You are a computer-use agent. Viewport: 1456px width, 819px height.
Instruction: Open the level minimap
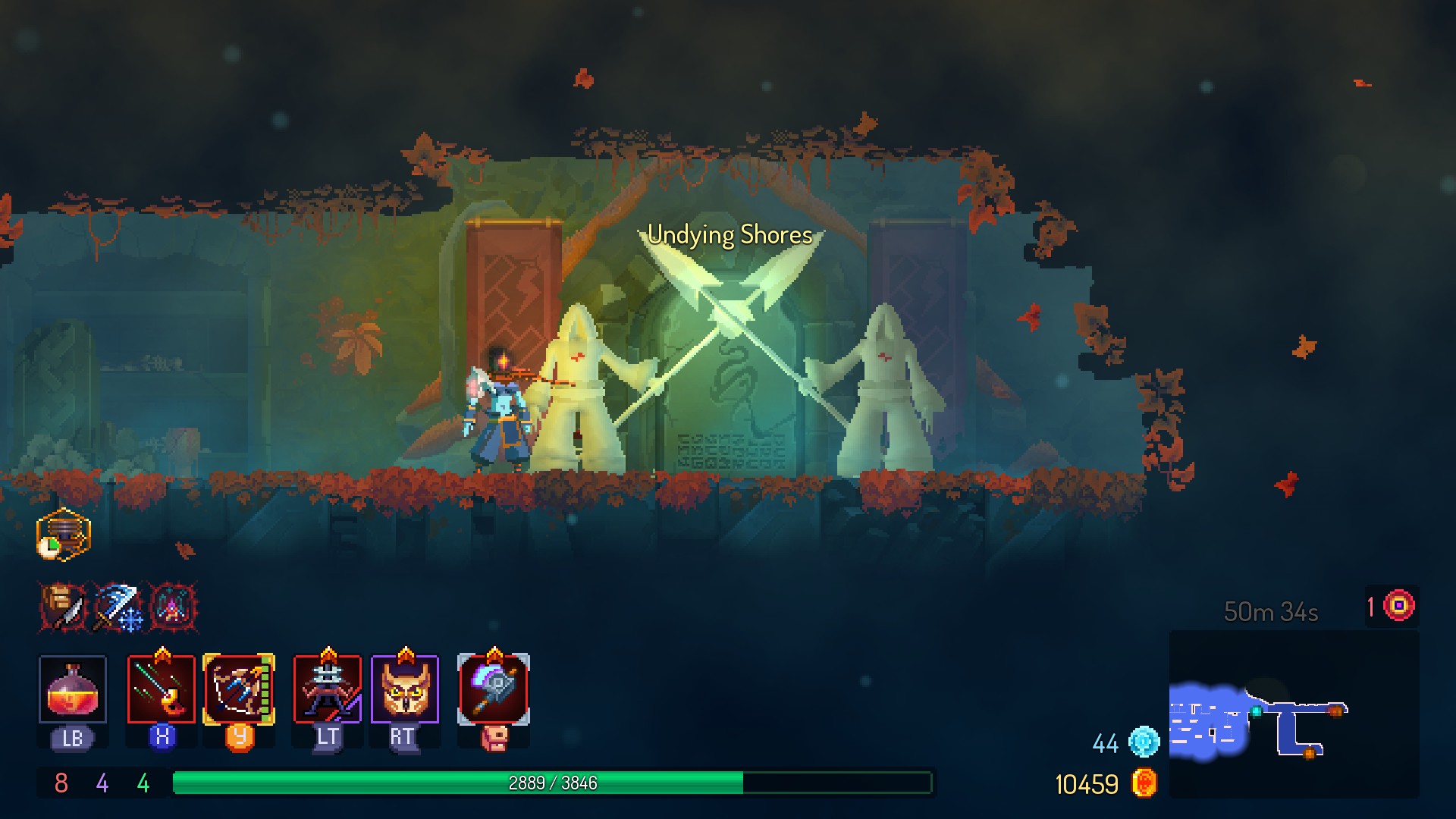[x=1293, y=714]
